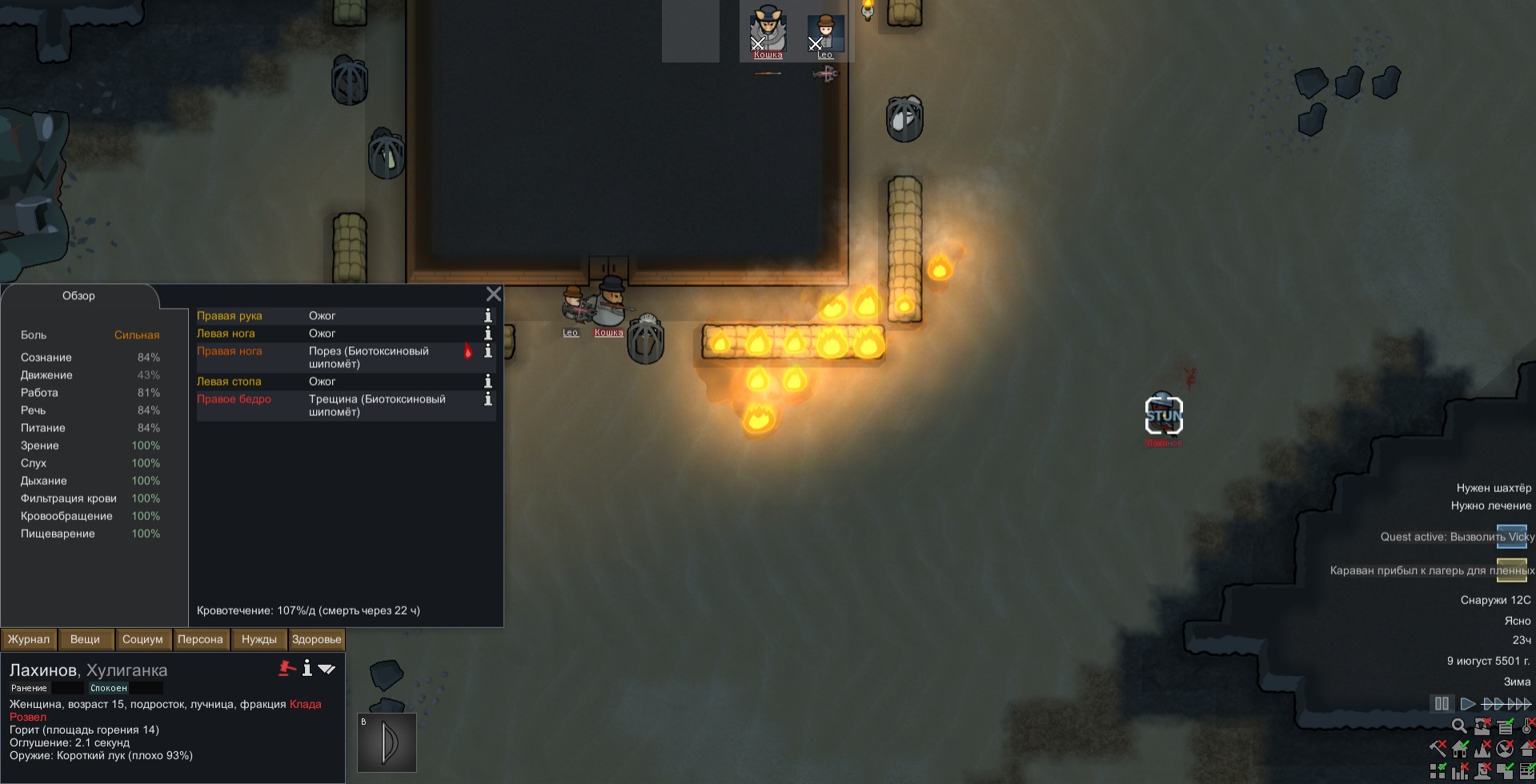Pause the game speed
This screenshot has height=784, width=1536.
(x=1442, y=704)
